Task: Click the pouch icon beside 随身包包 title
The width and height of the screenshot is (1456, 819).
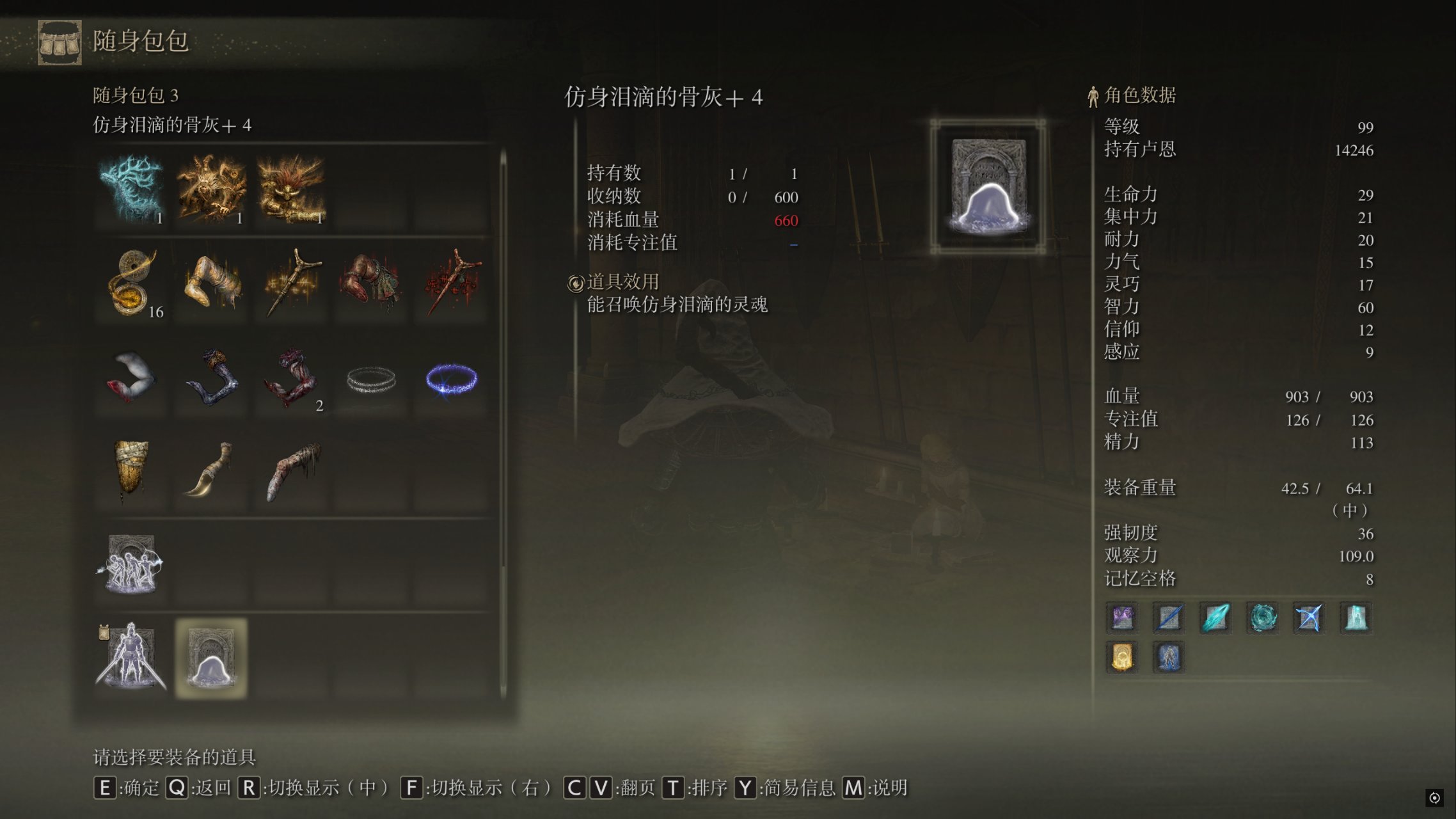Action: [59, 42]
